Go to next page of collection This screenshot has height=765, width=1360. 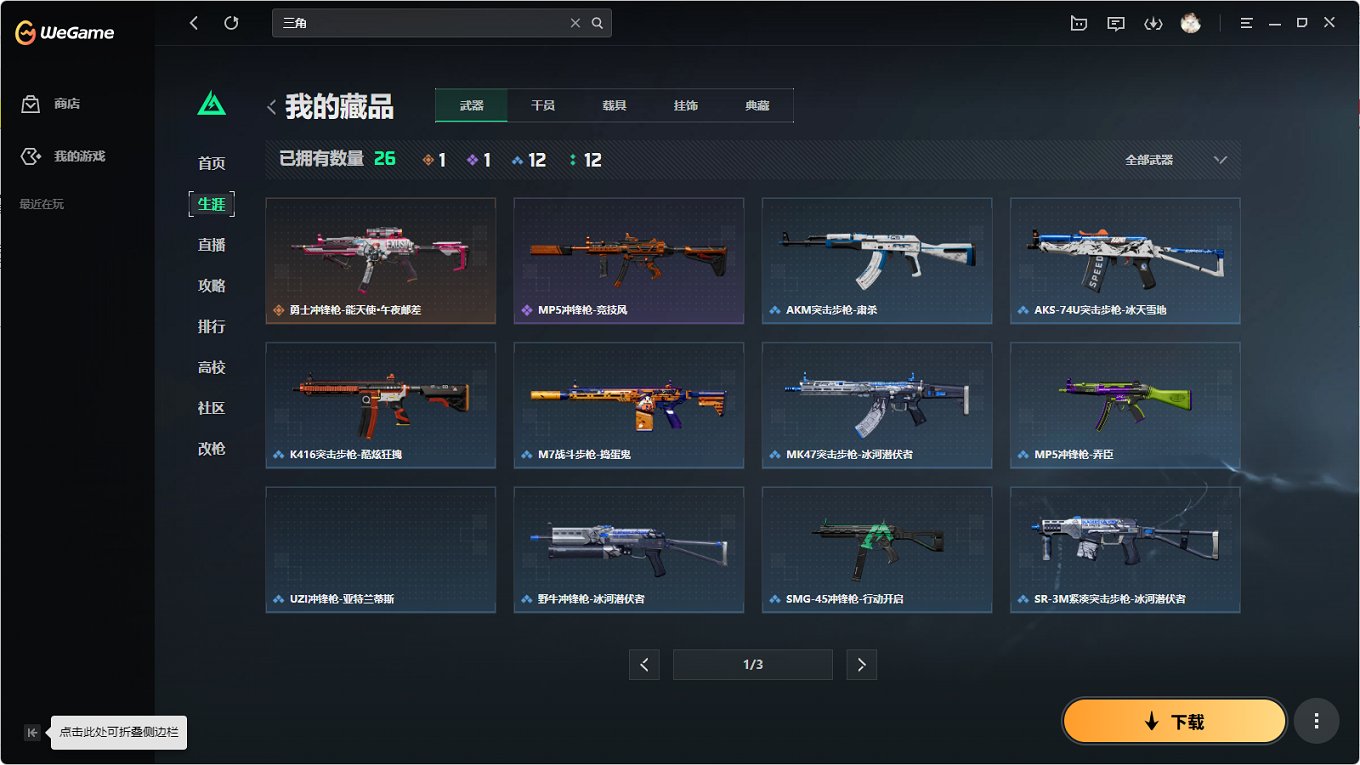(x=861, y=664)
